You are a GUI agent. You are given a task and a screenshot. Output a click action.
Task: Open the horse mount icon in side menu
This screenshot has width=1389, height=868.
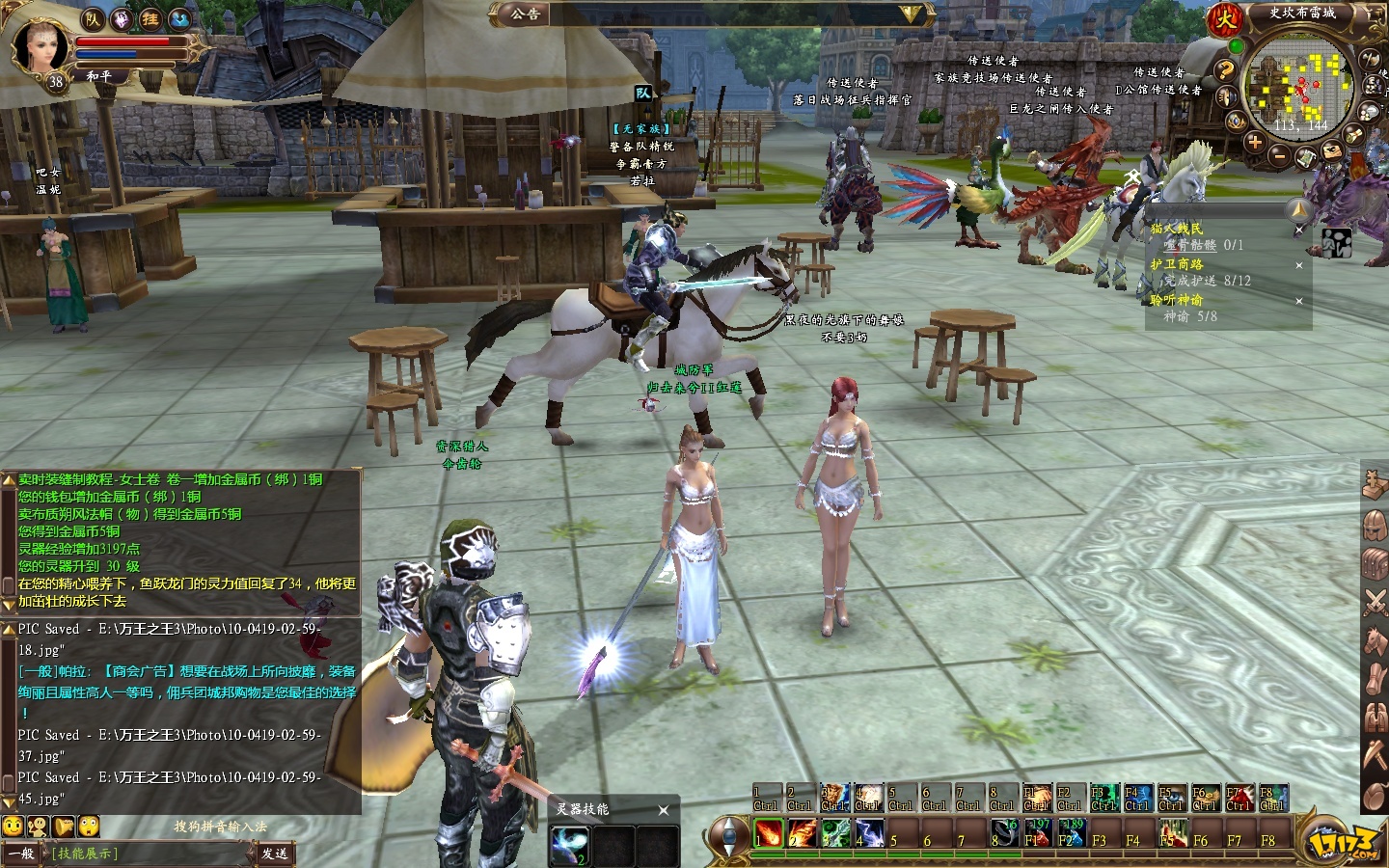coord(1375,640)
